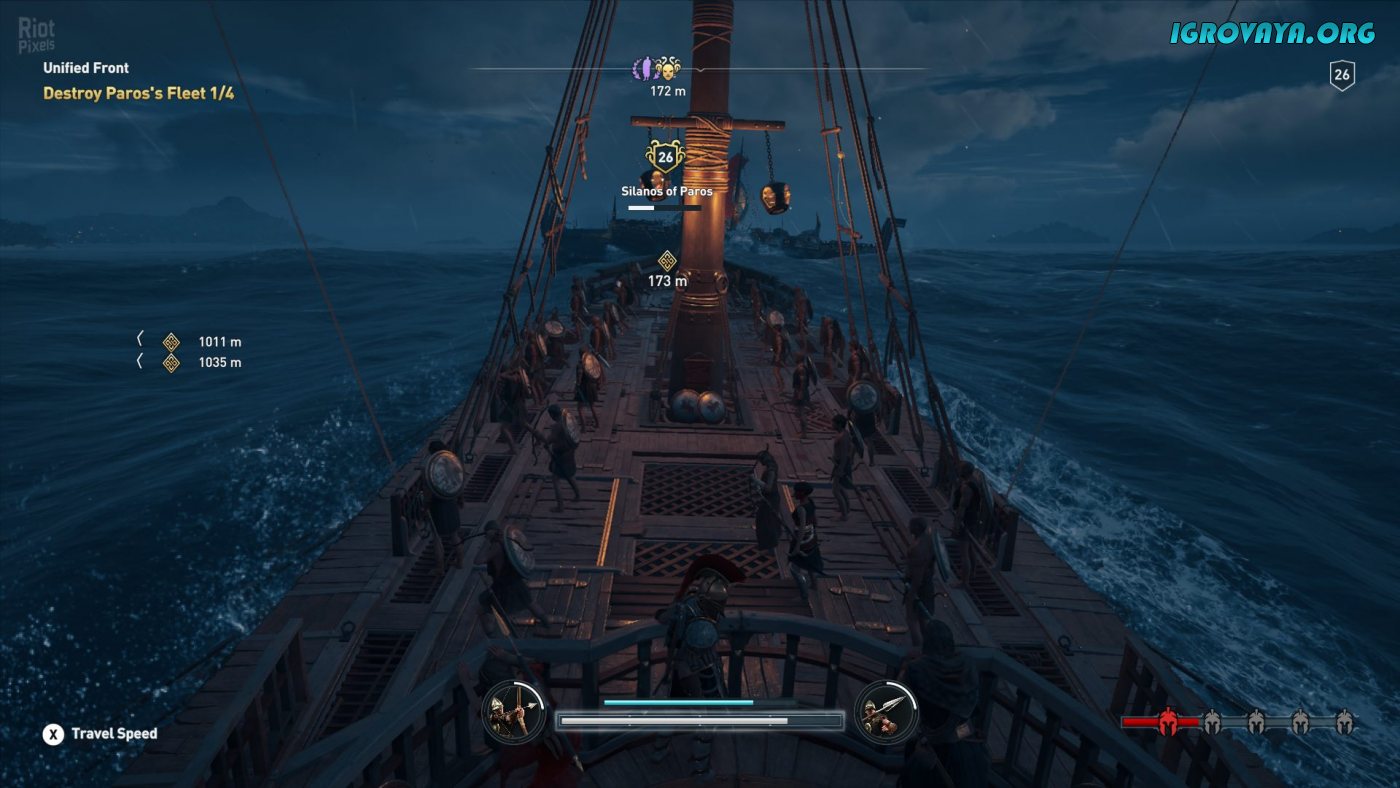1400x788 pixels.
Task: Choose the offscreen quest marker at 1035 m
Action: coord(171,363)
